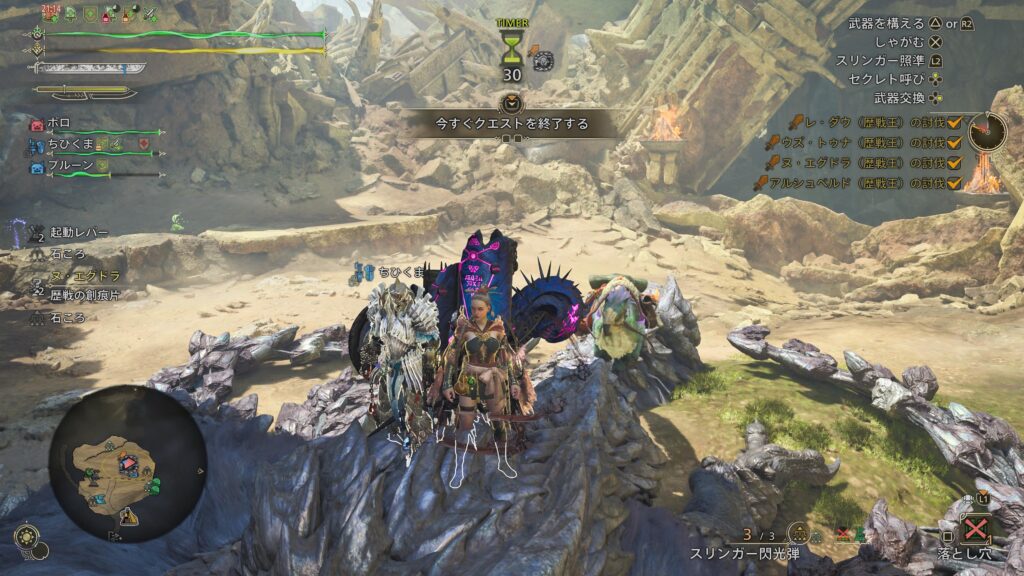Select the 今すぐクエストを終了する prompt
Screen dimensions: 1024x576
click(x=511, y=125)
